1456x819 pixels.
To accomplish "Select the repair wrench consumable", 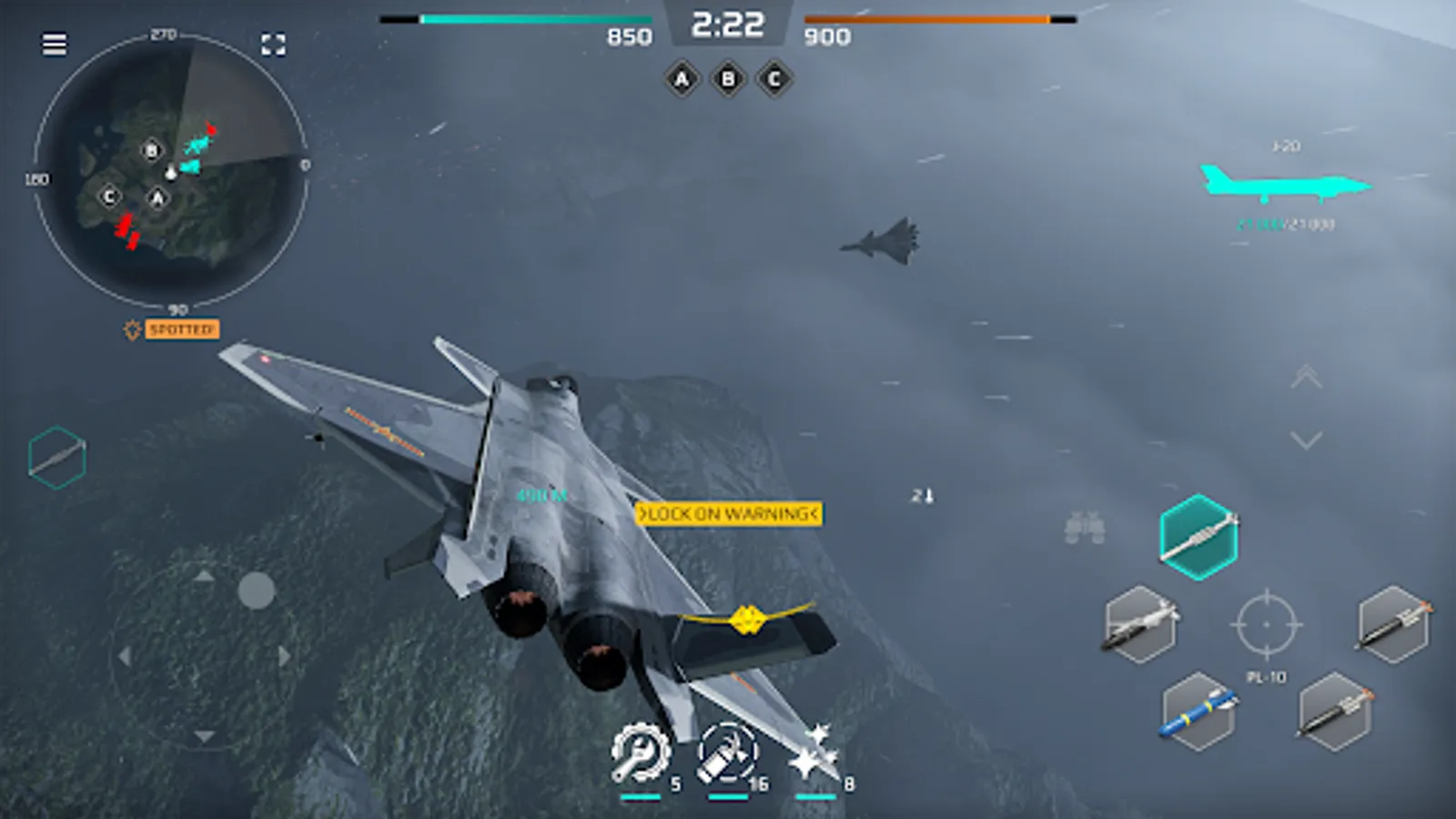I will [x=642, y=751].
